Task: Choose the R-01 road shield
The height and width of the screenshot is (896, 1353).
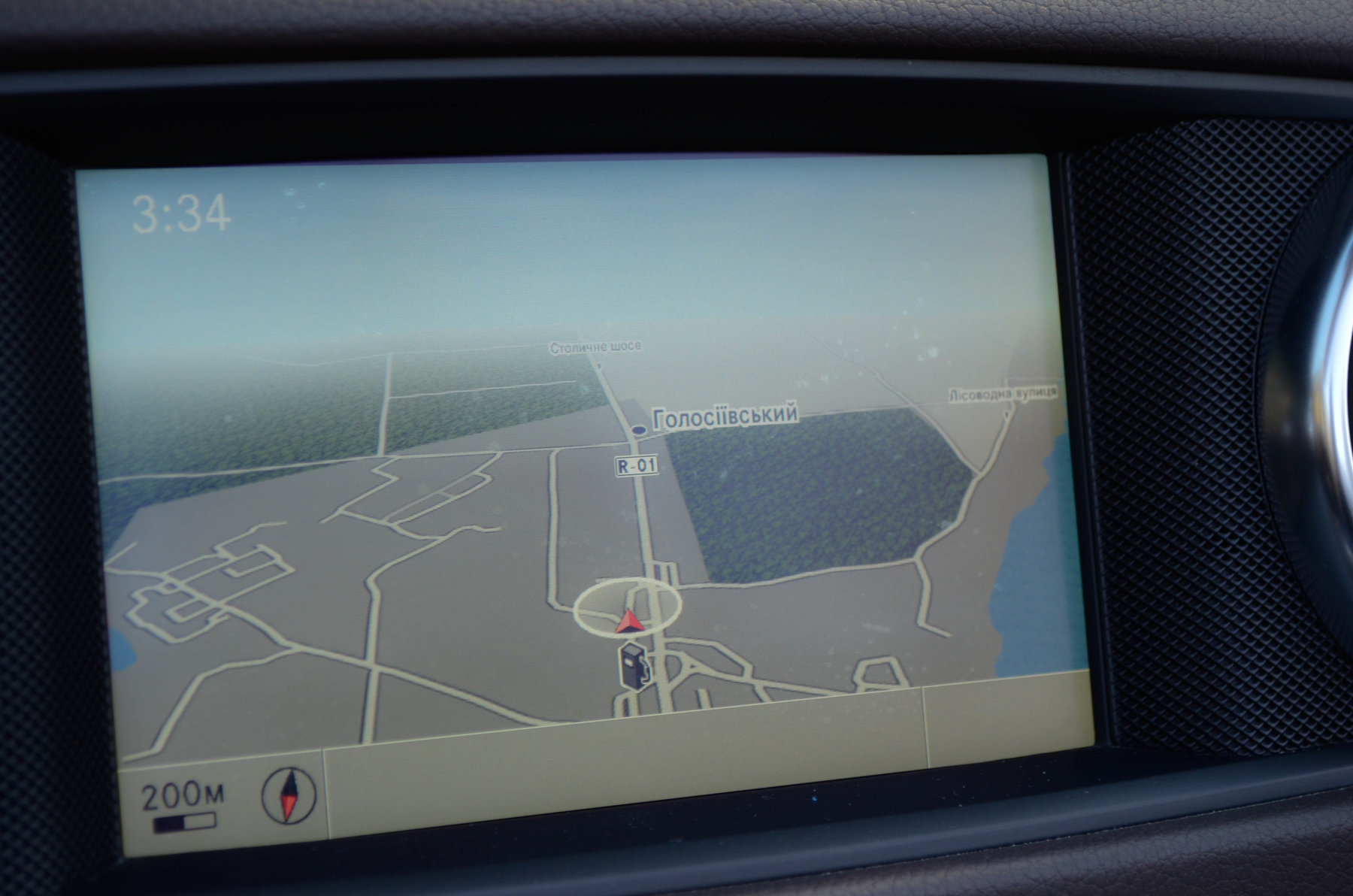Action: [637, 466]
